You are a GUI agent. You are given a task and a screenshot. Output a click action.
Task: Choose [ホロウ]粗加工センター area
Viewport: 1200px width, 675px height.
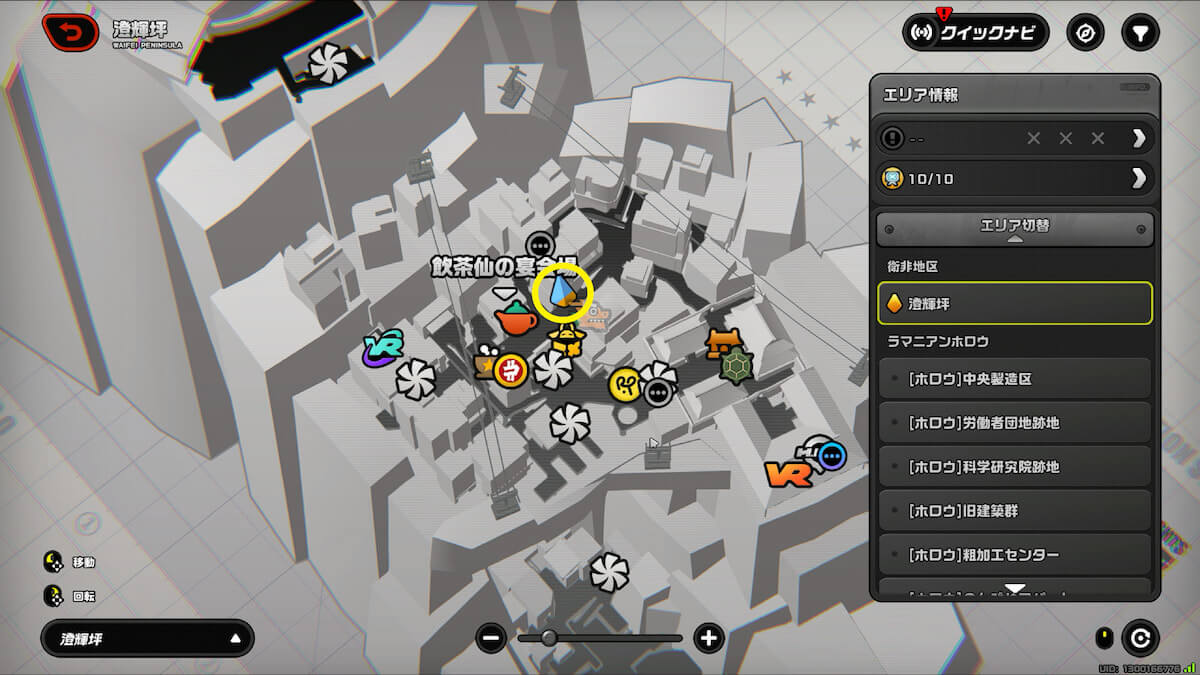(x=1015, y=555)
